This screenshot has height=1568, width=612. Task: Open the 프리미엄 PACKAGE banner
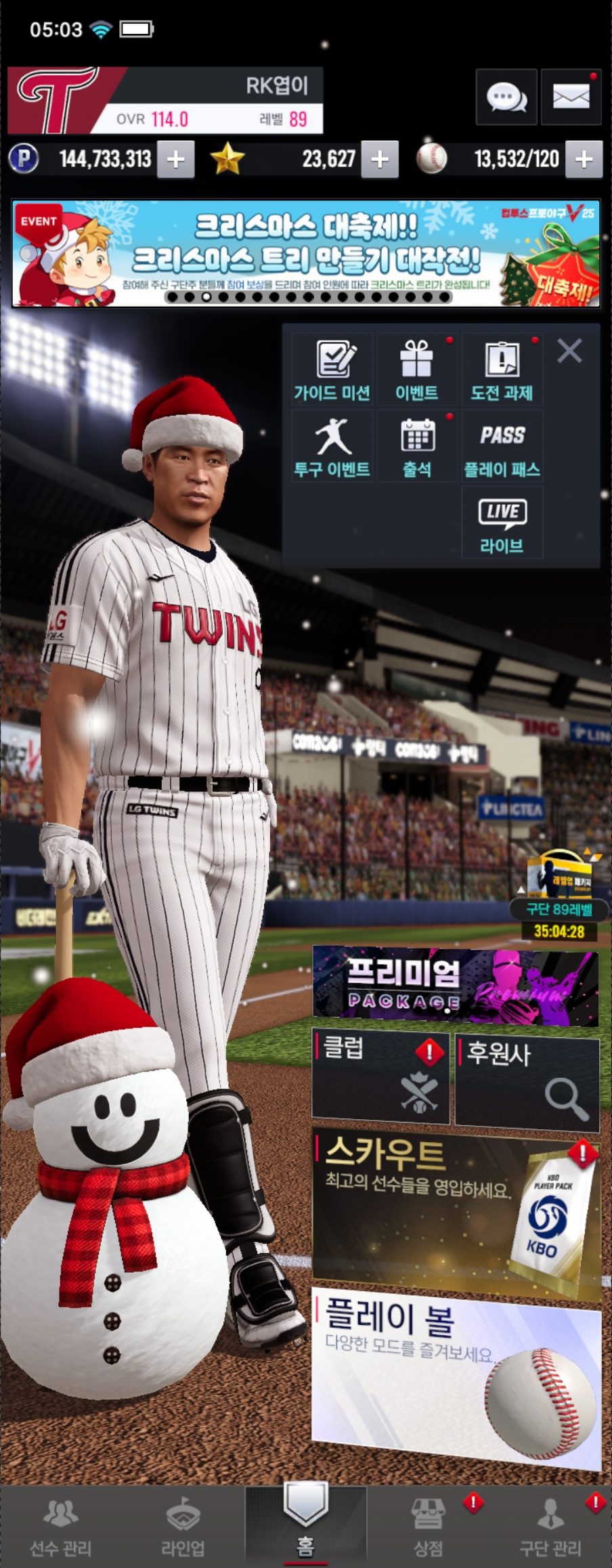[x=455, y=984]
